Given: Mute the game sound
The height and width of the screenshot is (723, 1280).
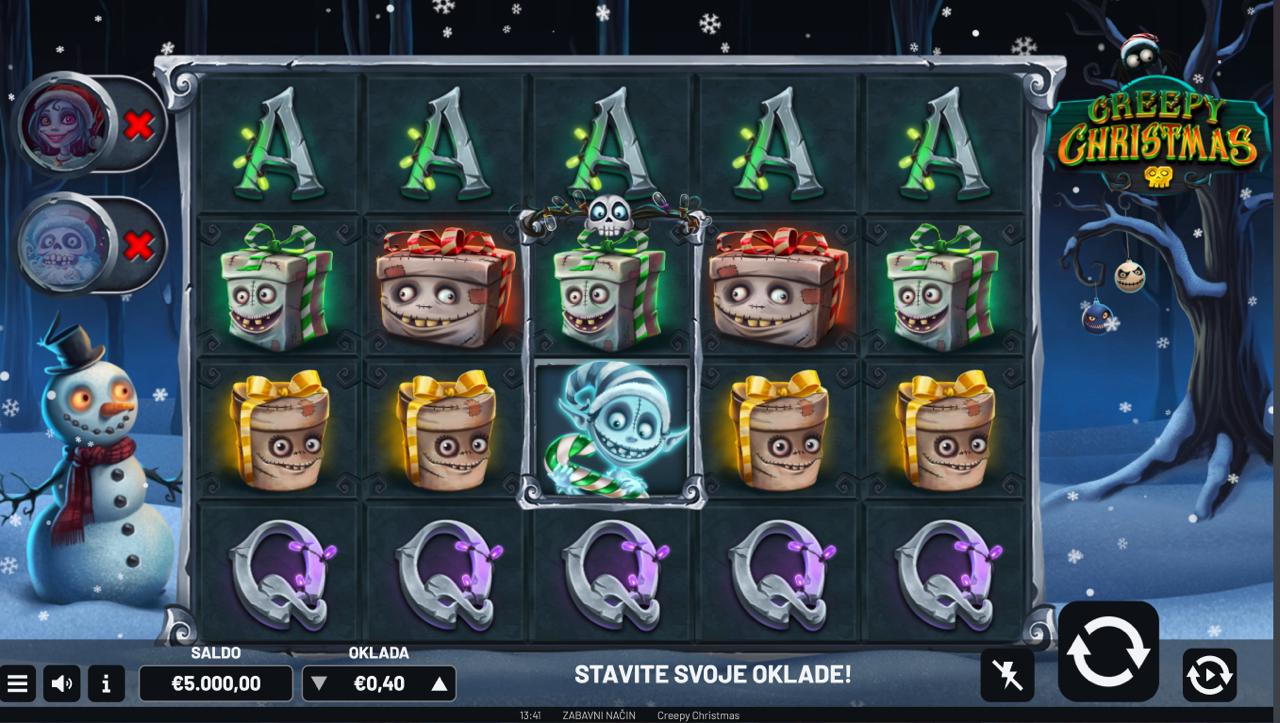Looking at the screenshot, I should [62, 684].
